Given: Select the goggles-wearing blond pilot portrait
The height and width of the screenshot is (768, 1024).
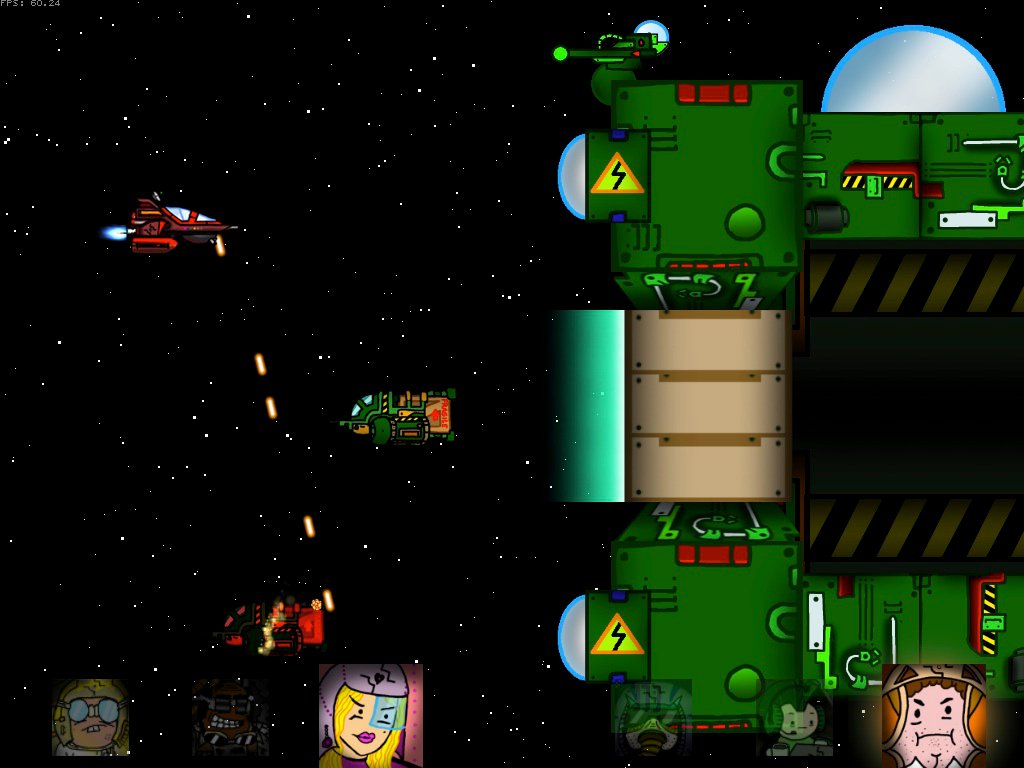Looking at the screenshot, I should 90,717.
